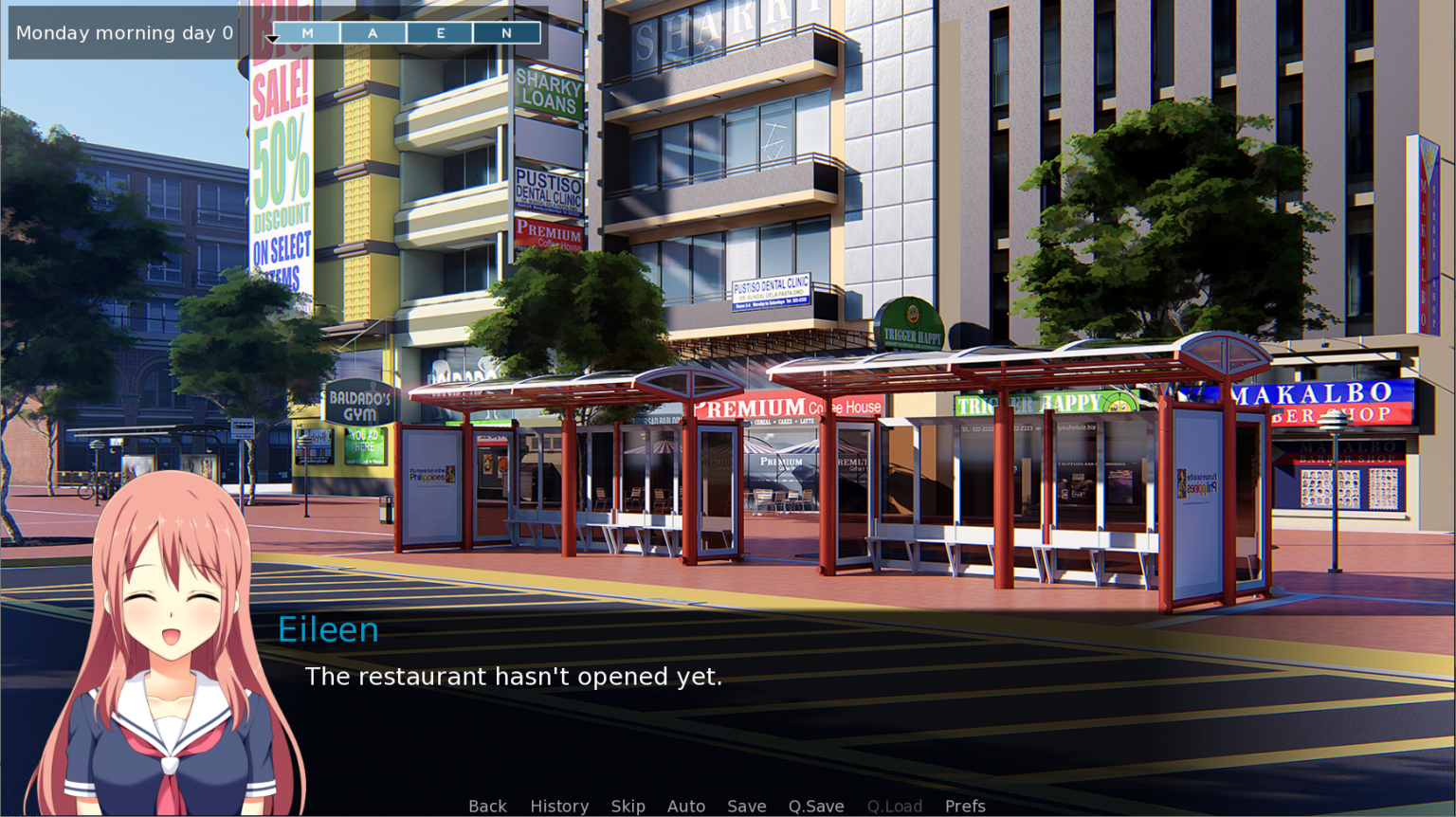Click the dialogue text to advance
1456x817 pixels.
(513, 677)
